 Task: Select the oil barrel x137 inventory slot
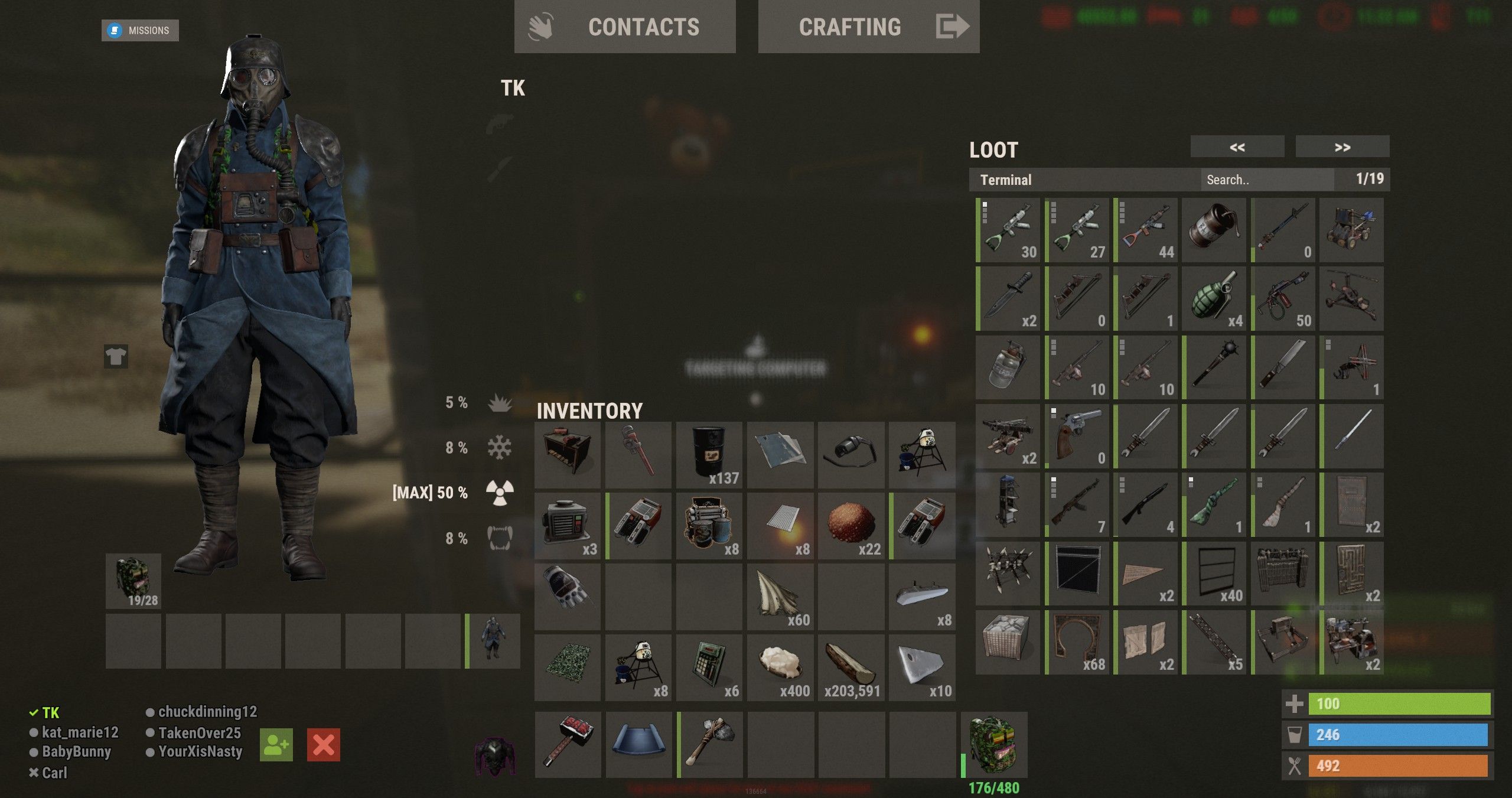point(709,455)
